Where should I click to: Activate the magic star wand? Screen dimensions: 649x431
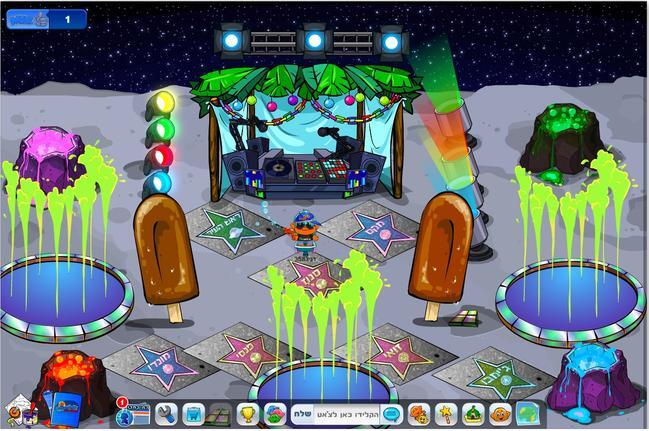click(445, 412)
